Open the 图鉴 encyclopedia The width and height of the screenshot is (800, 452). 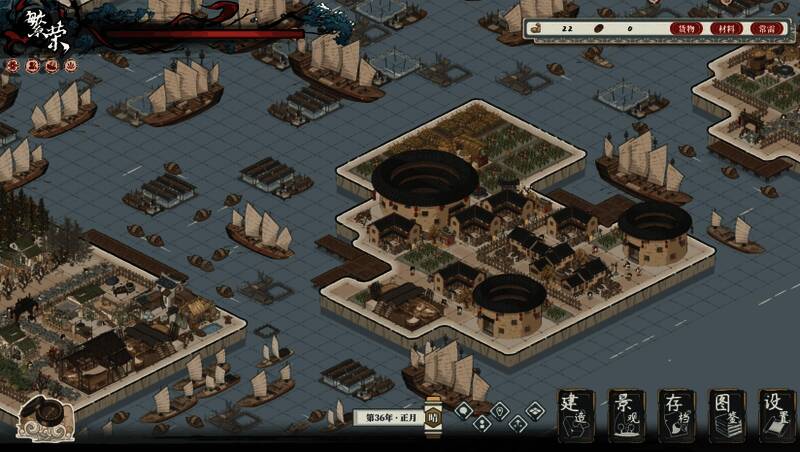tap(726, 415)
